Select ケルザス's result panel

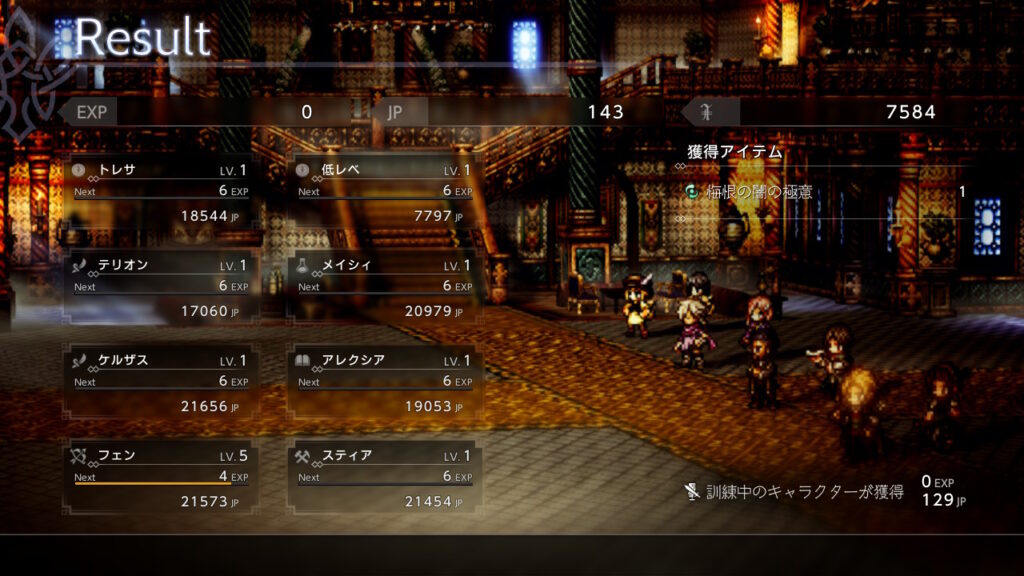pyautogui.click(x=159, y=383)
